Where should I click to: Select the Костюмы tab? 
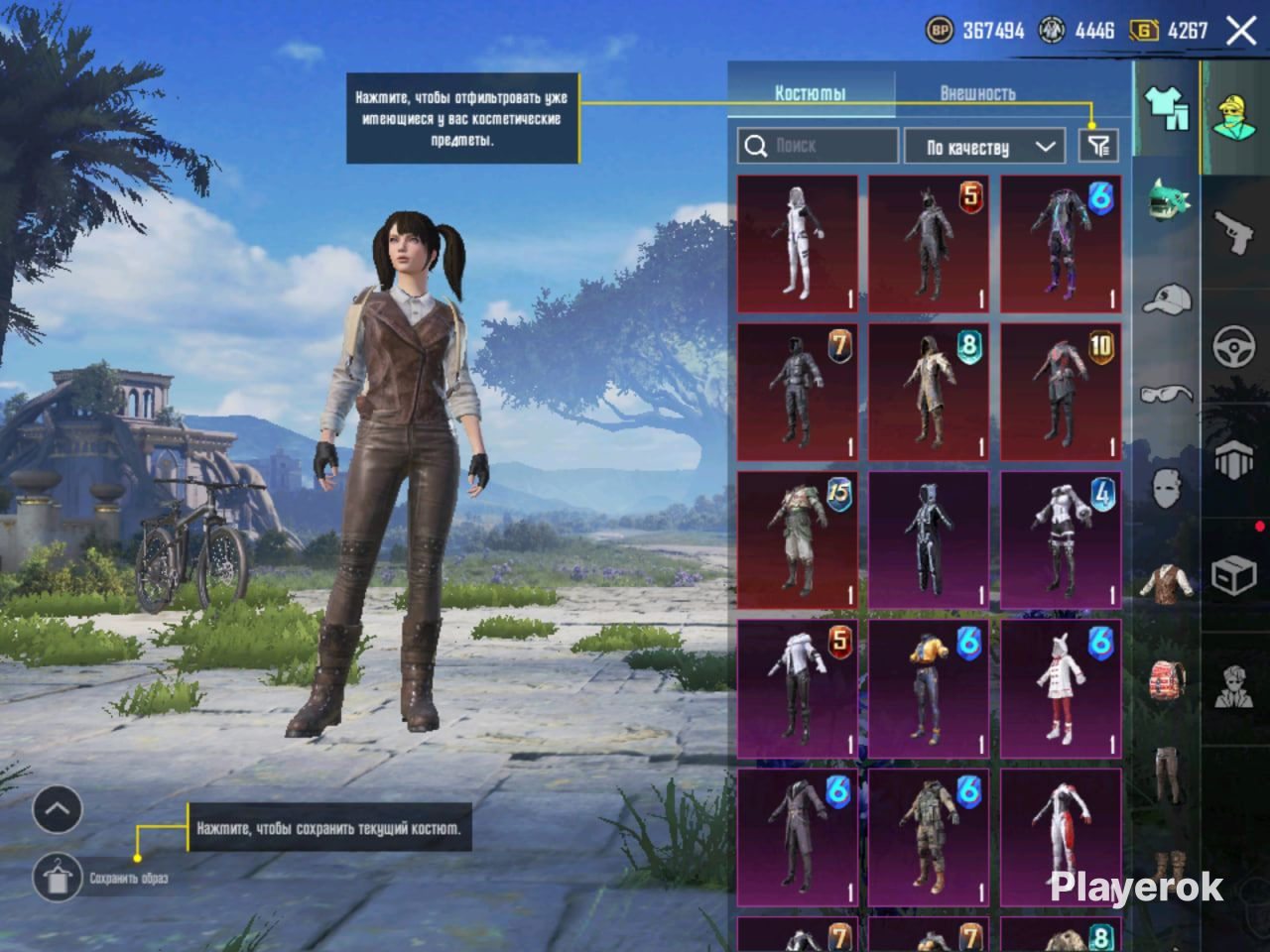click(x=810, y=93)
